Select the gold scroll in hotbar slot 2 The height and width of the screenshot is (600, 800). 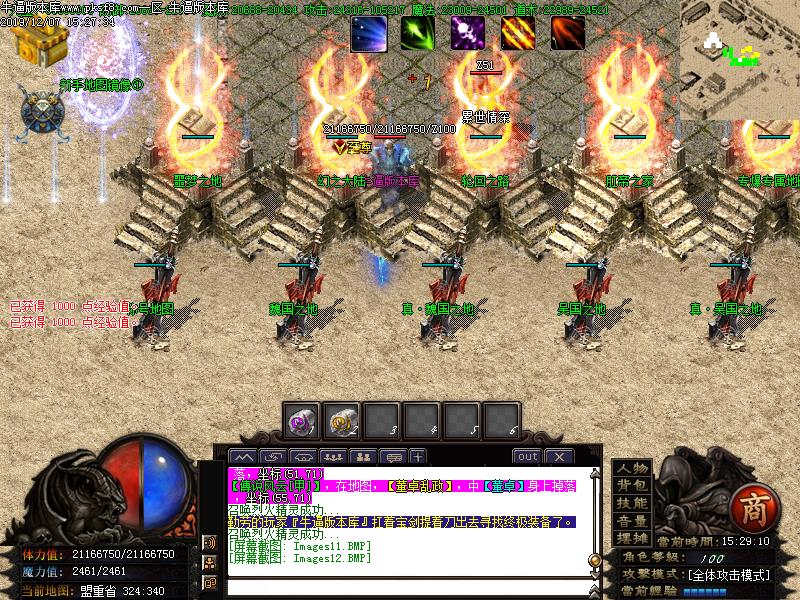[342, 421]
